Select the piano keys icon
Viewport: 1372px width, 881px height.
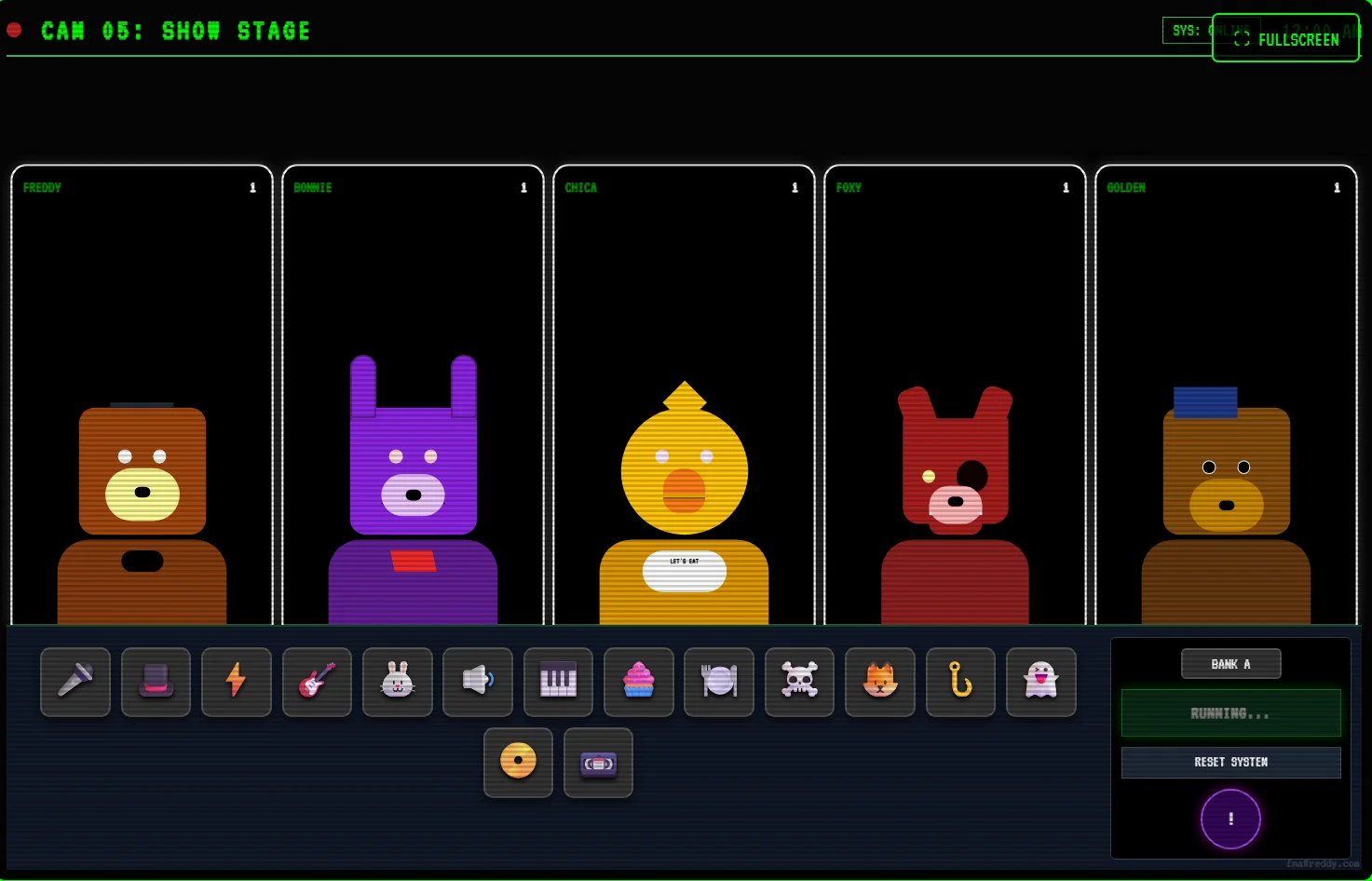click(x=558, y=682)
